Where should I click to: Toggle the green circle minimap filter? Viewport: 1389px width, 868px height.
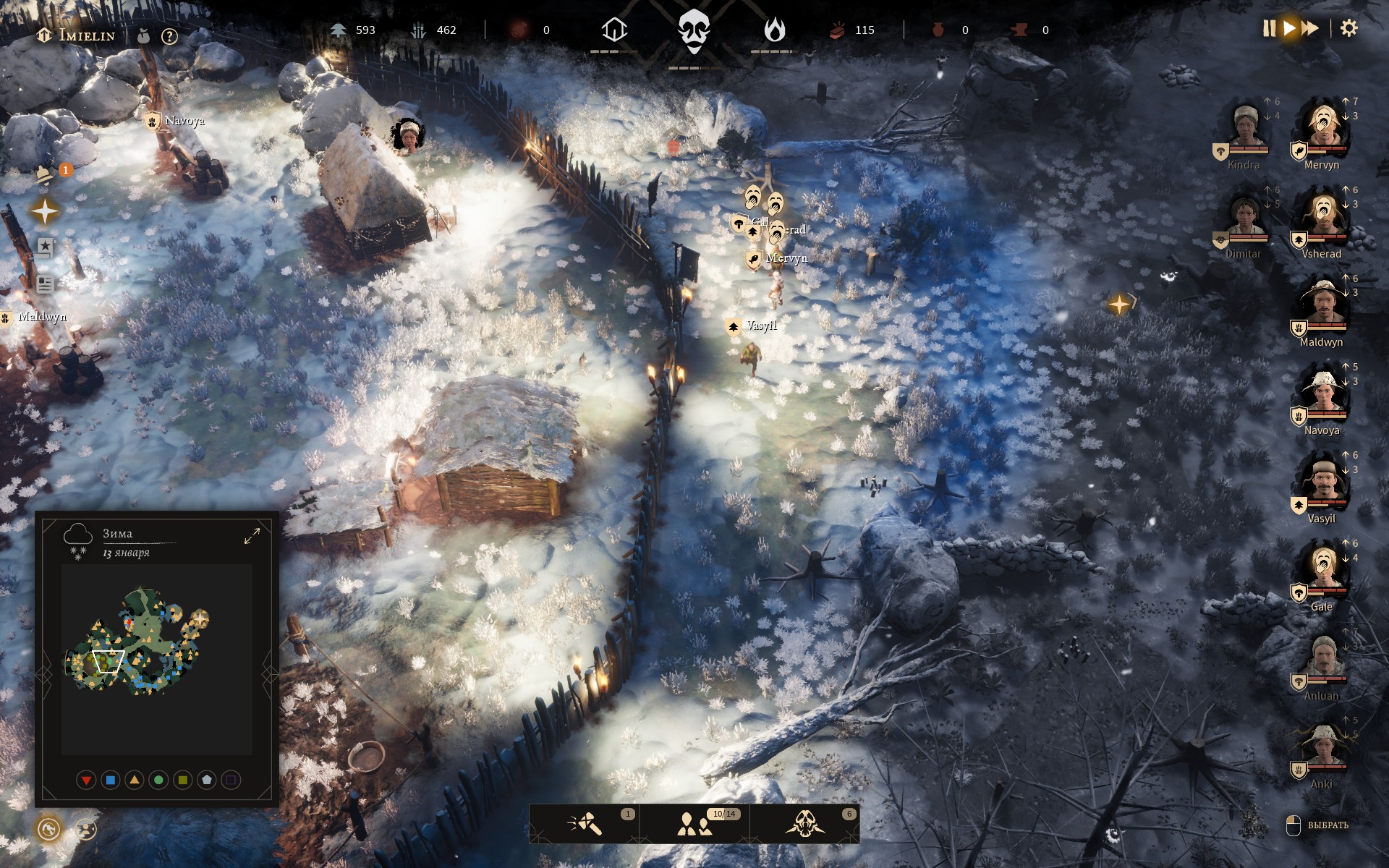[x=158, y=780]
